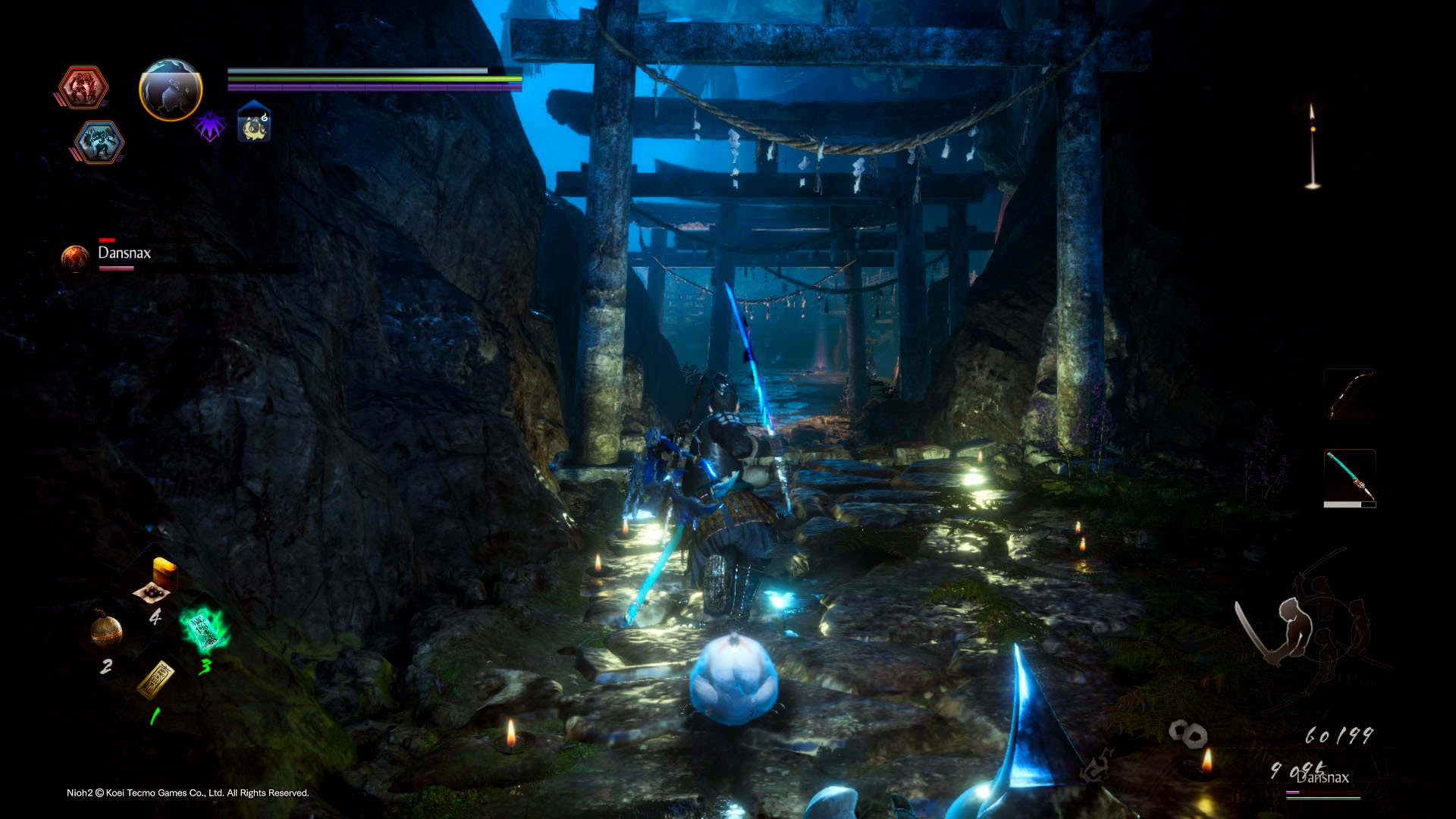Select the red yokai soul core icon
This screenshot has width=1456, height=819.
click(x=82, y=87)
